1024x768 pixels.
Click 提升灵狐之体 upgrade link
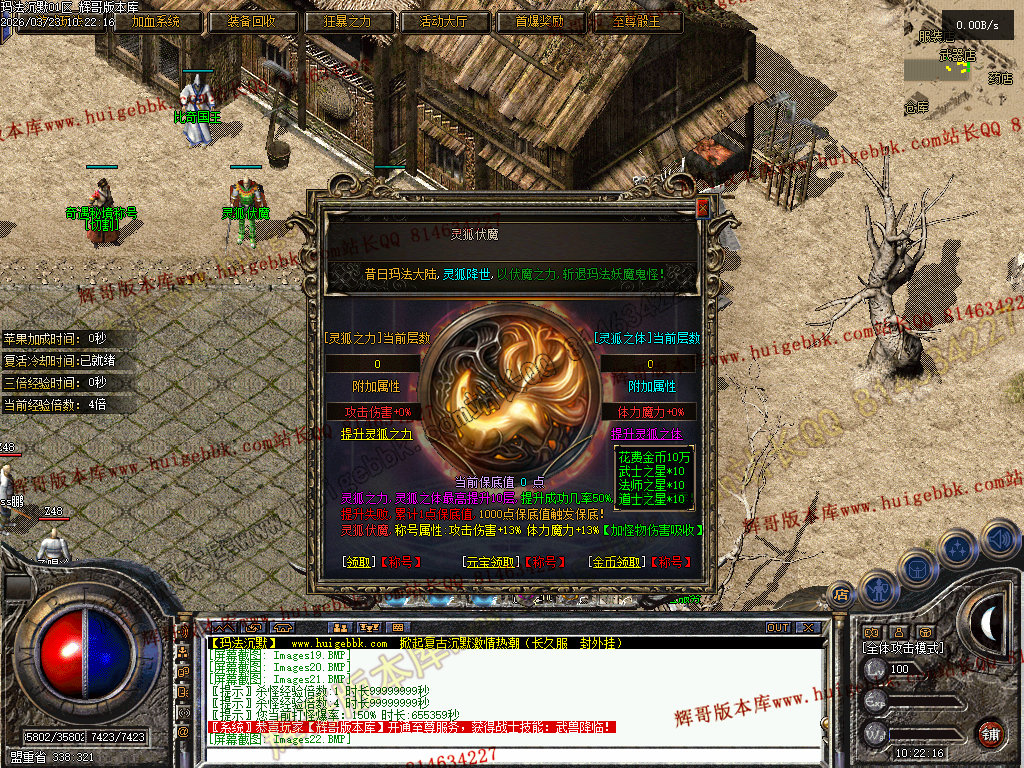[x=646, y=434]
